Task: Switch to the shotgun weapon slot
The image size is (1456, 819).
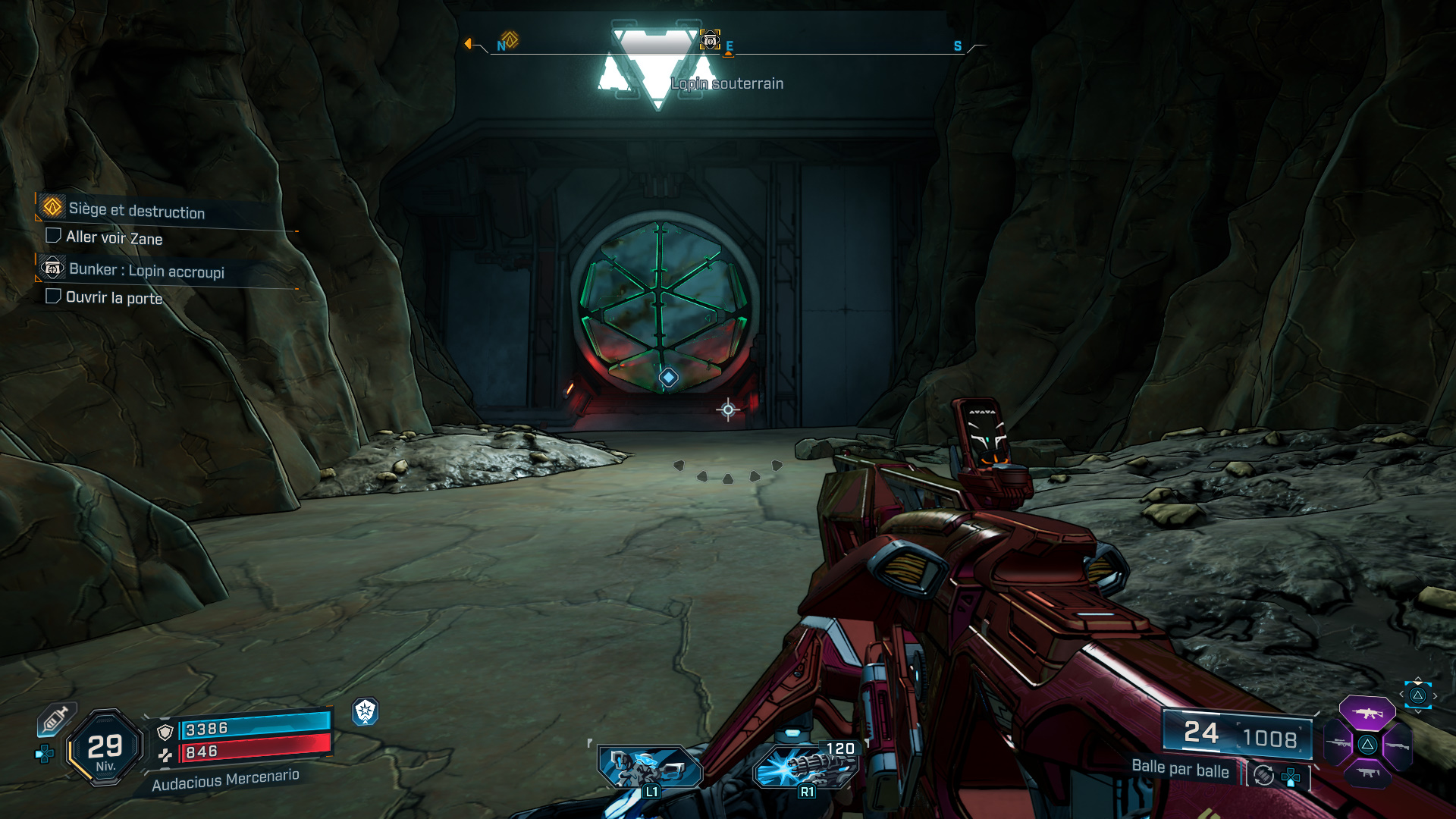Action: tap(1396, 746)
